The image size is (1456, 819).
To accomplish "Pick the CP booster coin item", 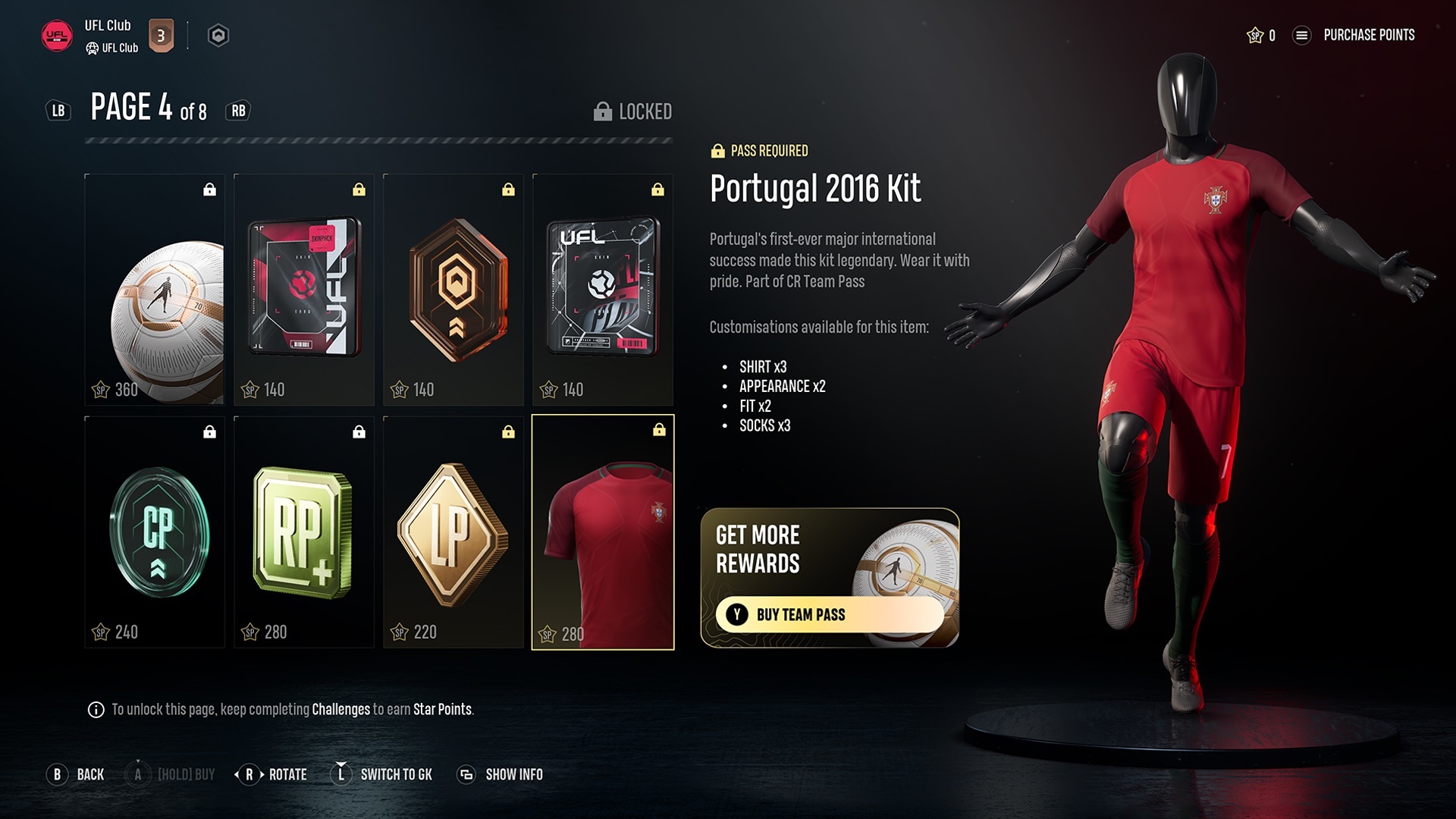I will (154, 535).
